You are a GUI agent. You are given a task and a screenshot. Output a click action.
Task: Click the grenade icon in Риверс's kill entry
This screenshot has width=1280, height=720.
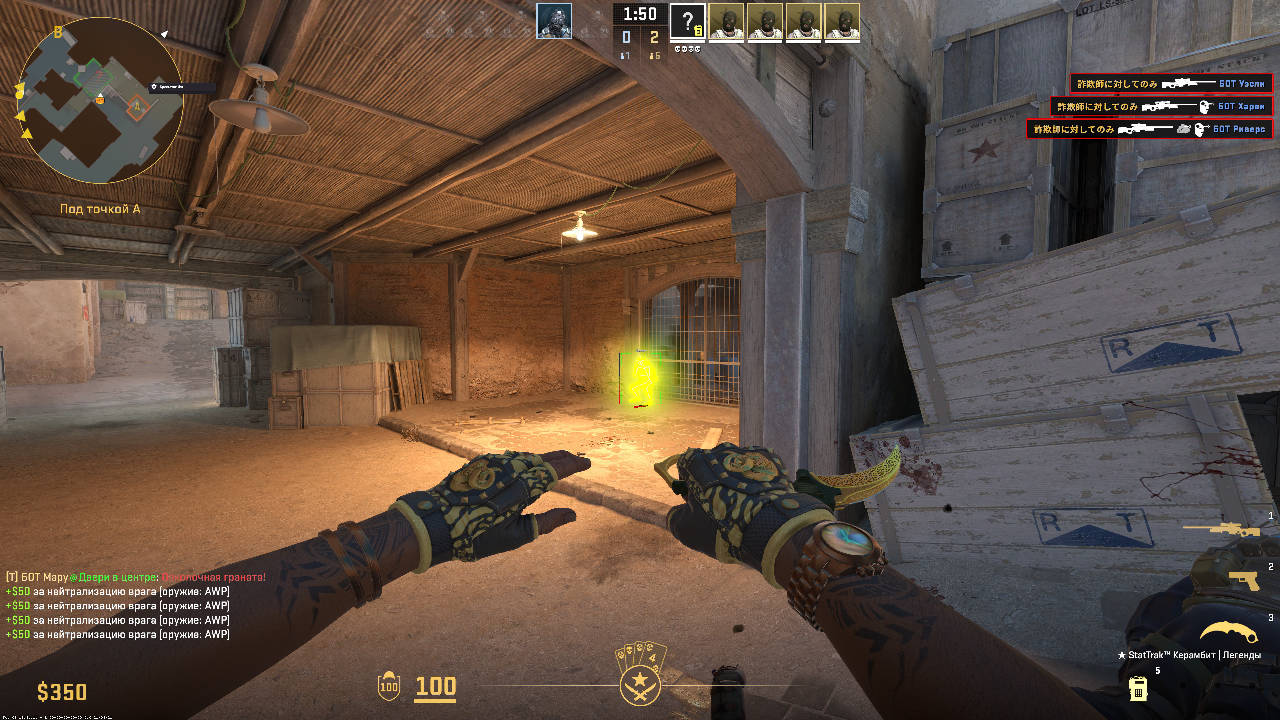click(x=1182, y=129)
